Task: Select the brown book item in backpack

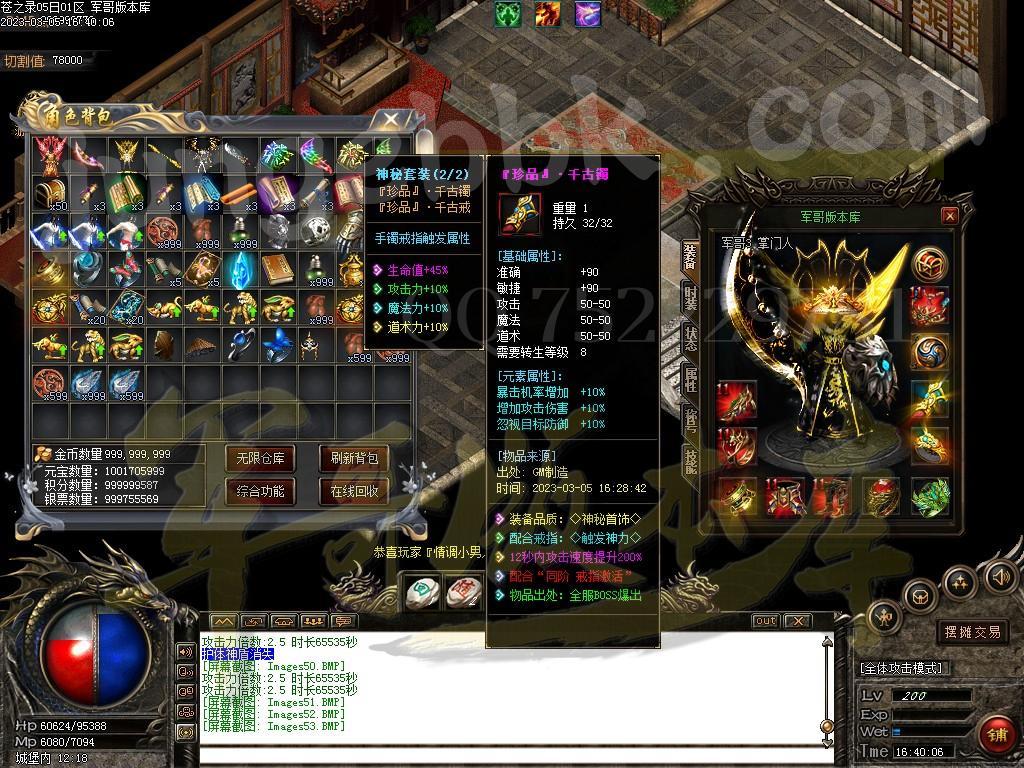Action: tap(276, 268)
